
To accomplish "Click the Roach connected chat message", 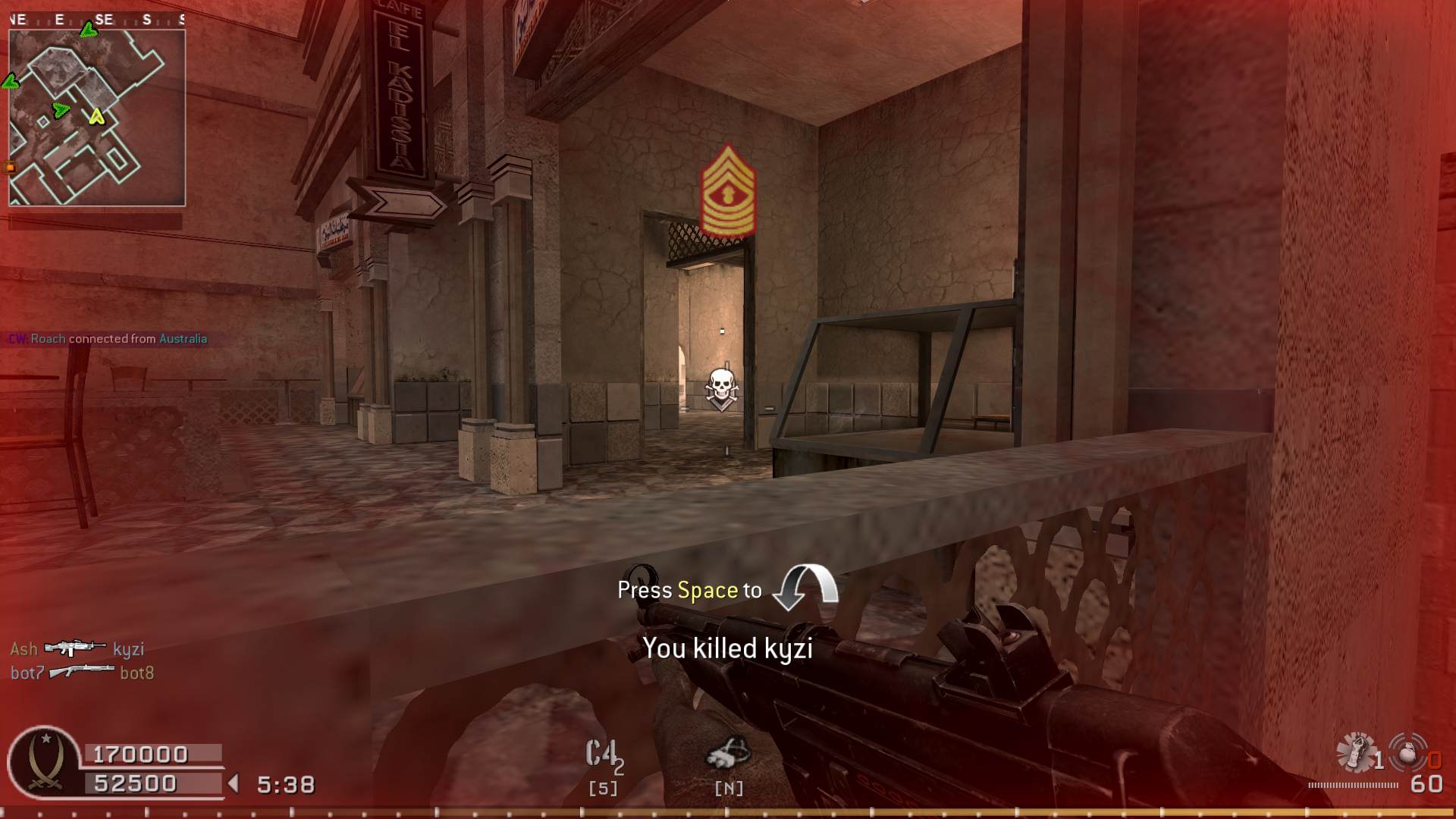I will pos(108,339).
